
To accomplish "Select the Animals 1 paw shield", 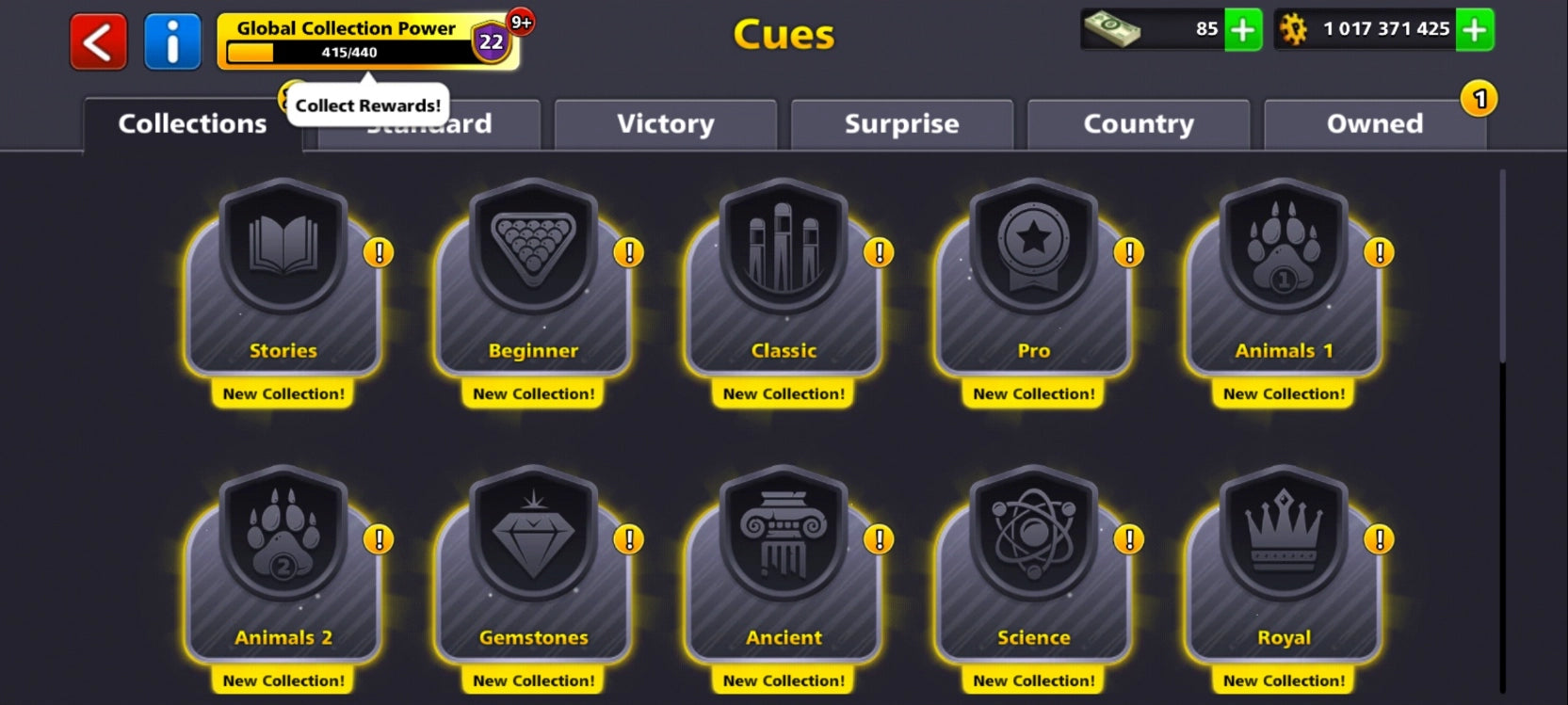I will point(1284,282).
